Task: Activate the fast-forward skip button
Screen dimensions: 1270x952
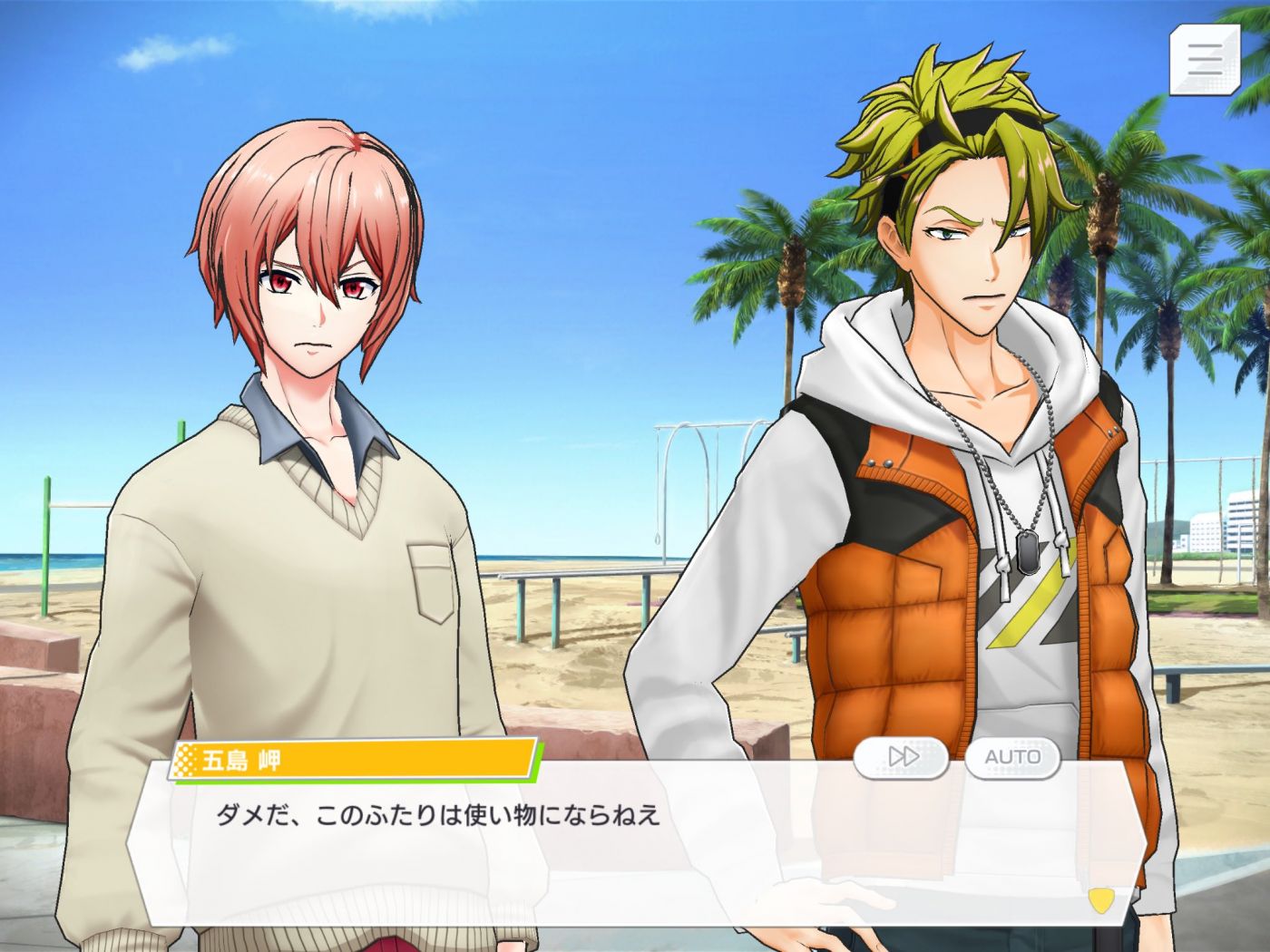Action: click(x=902, y=756)
